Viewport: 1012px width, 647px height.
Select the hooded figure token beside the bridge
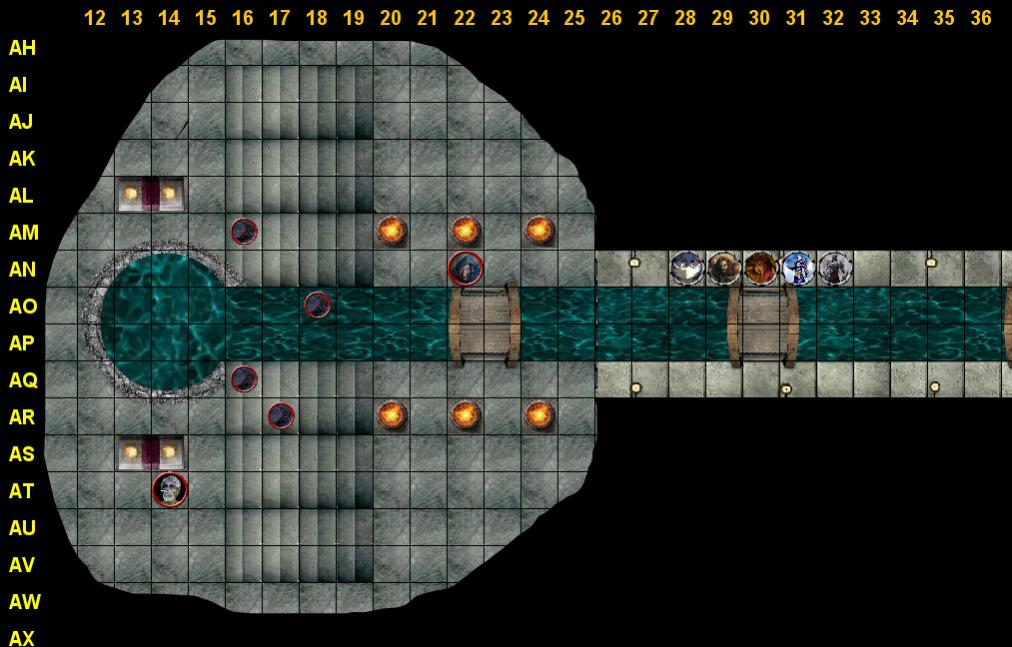tap(466, 268)
